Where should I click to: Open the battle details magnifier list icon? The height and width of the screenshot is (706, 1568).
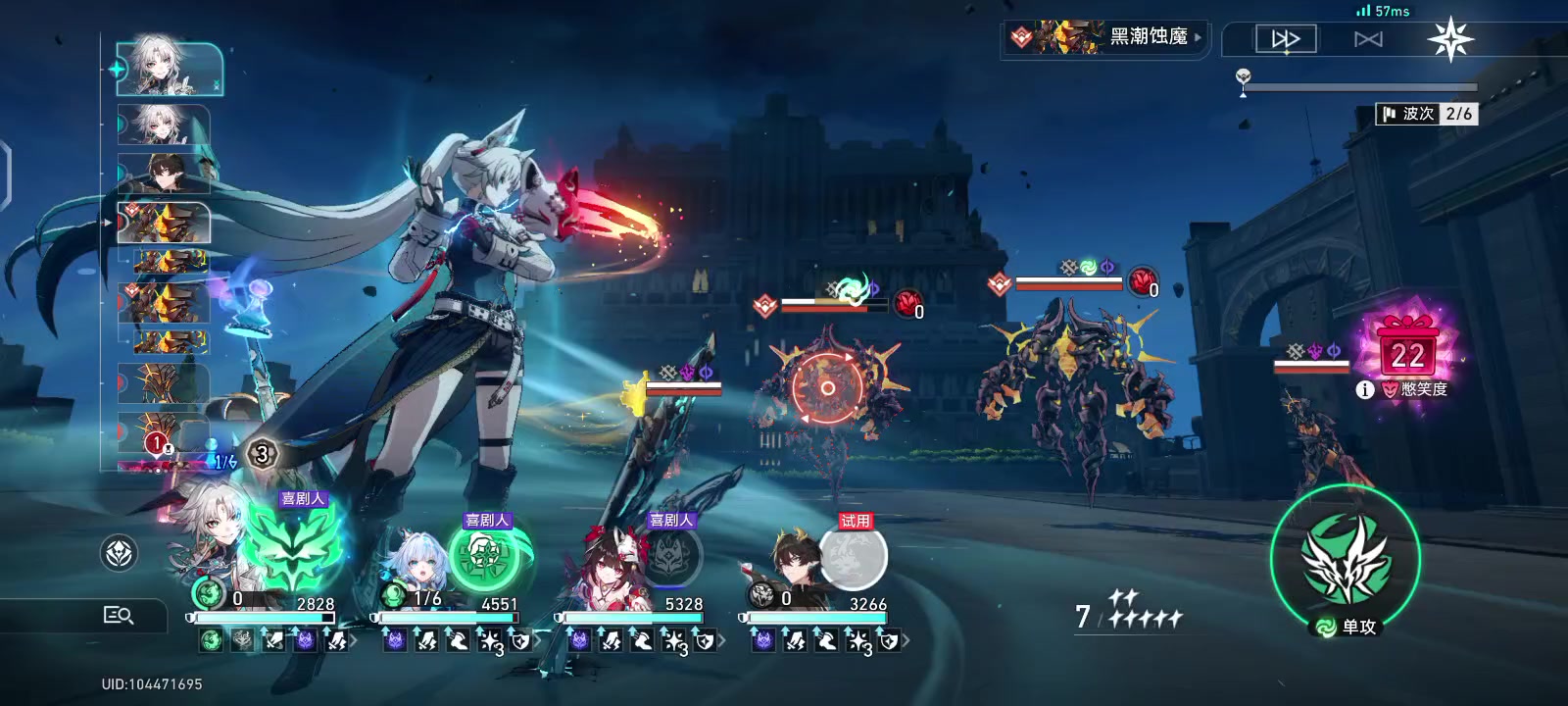point(119,615)
